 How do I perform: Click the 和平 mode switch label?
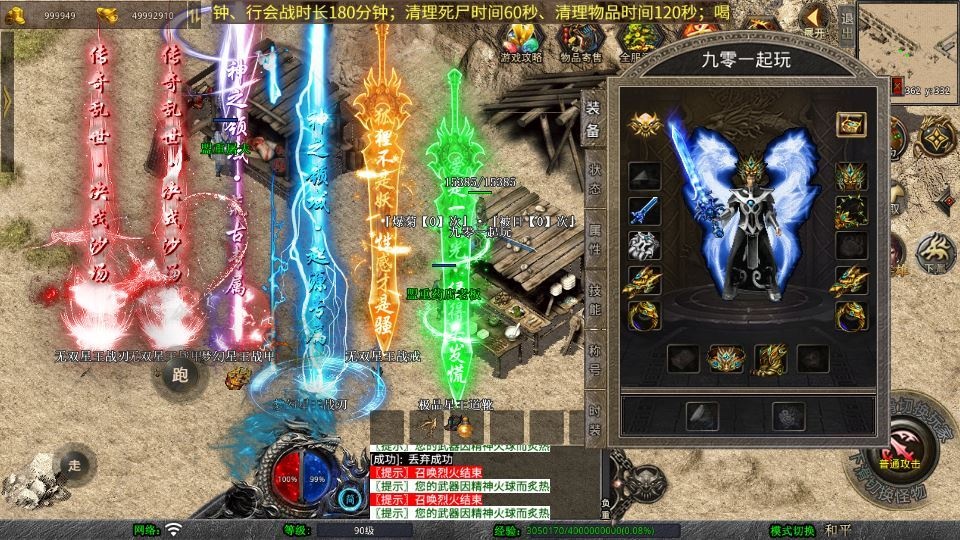coord(838,530)
